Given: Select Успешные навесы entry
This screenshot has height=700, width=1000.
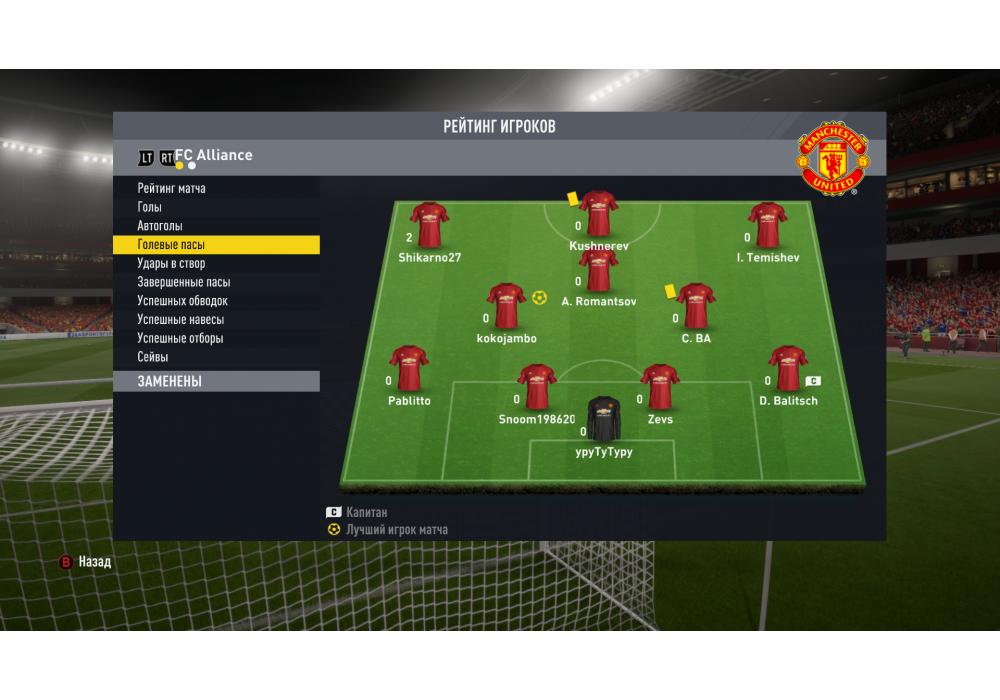Looking at the screenshot, I should [x=181, y=320].
